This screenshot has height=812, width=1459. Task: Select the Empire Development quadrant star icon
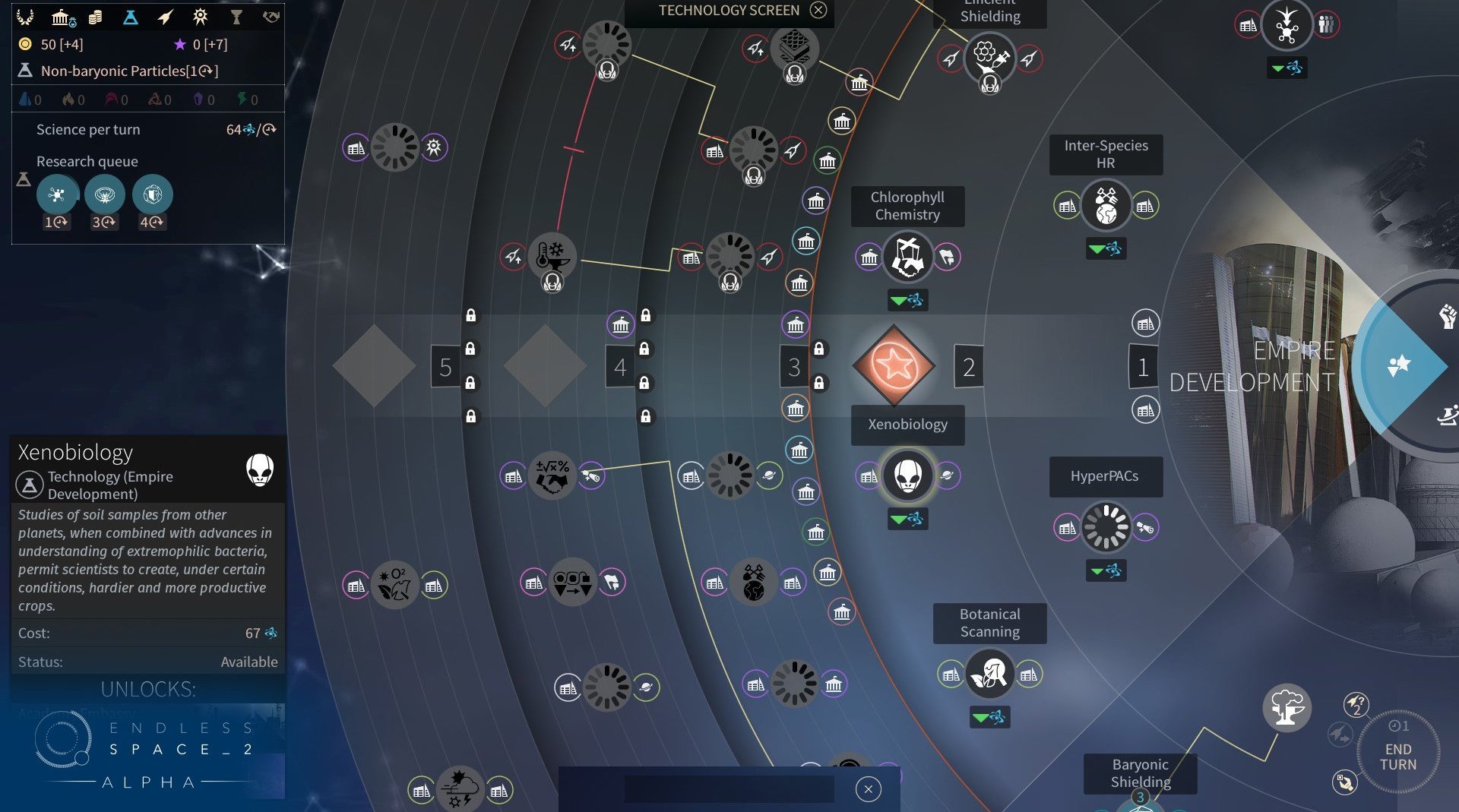click(x=1398, y=365)
